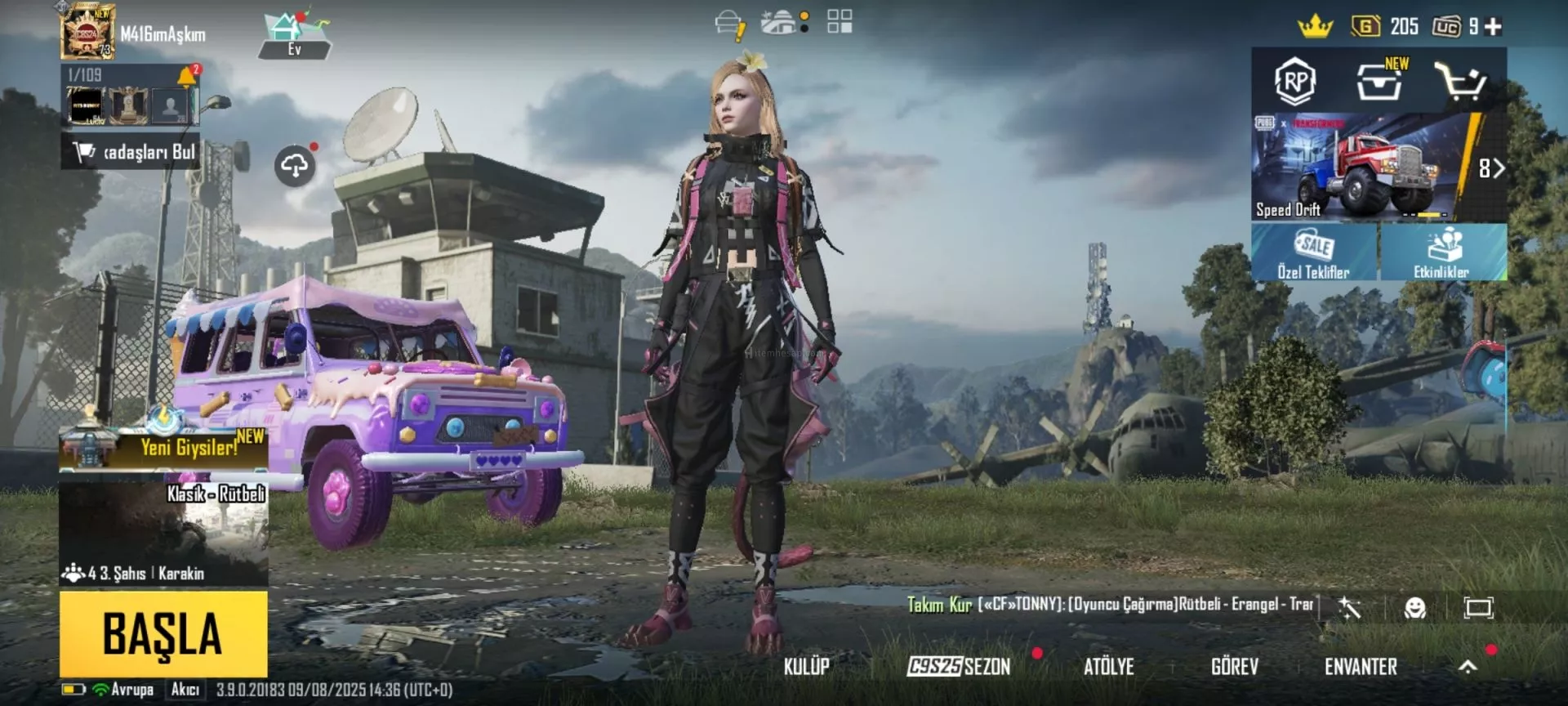Open the Takım Kur team chat bar
Viewport: 1568px width, 706px height.
[1111, 605]
